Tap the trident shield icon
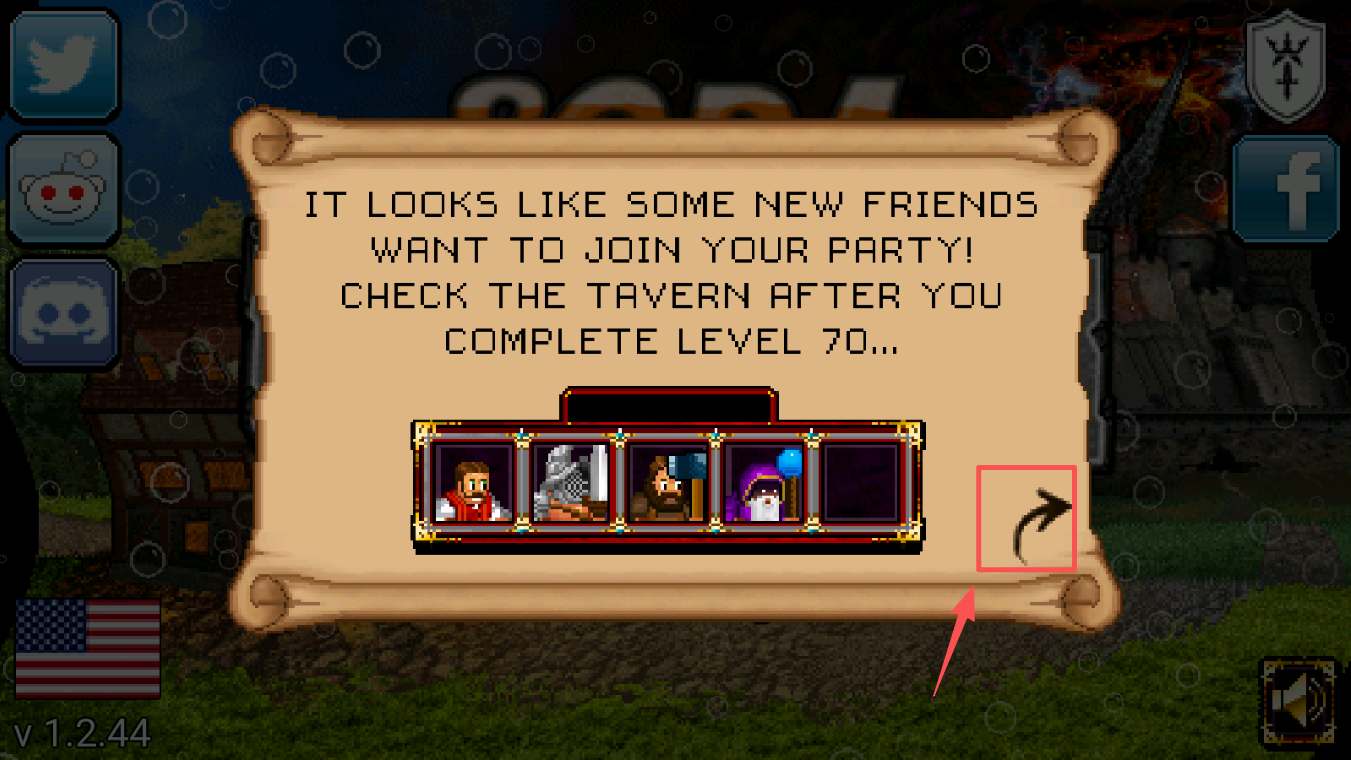This screenshot has width=1351, height=760. 1286,66
